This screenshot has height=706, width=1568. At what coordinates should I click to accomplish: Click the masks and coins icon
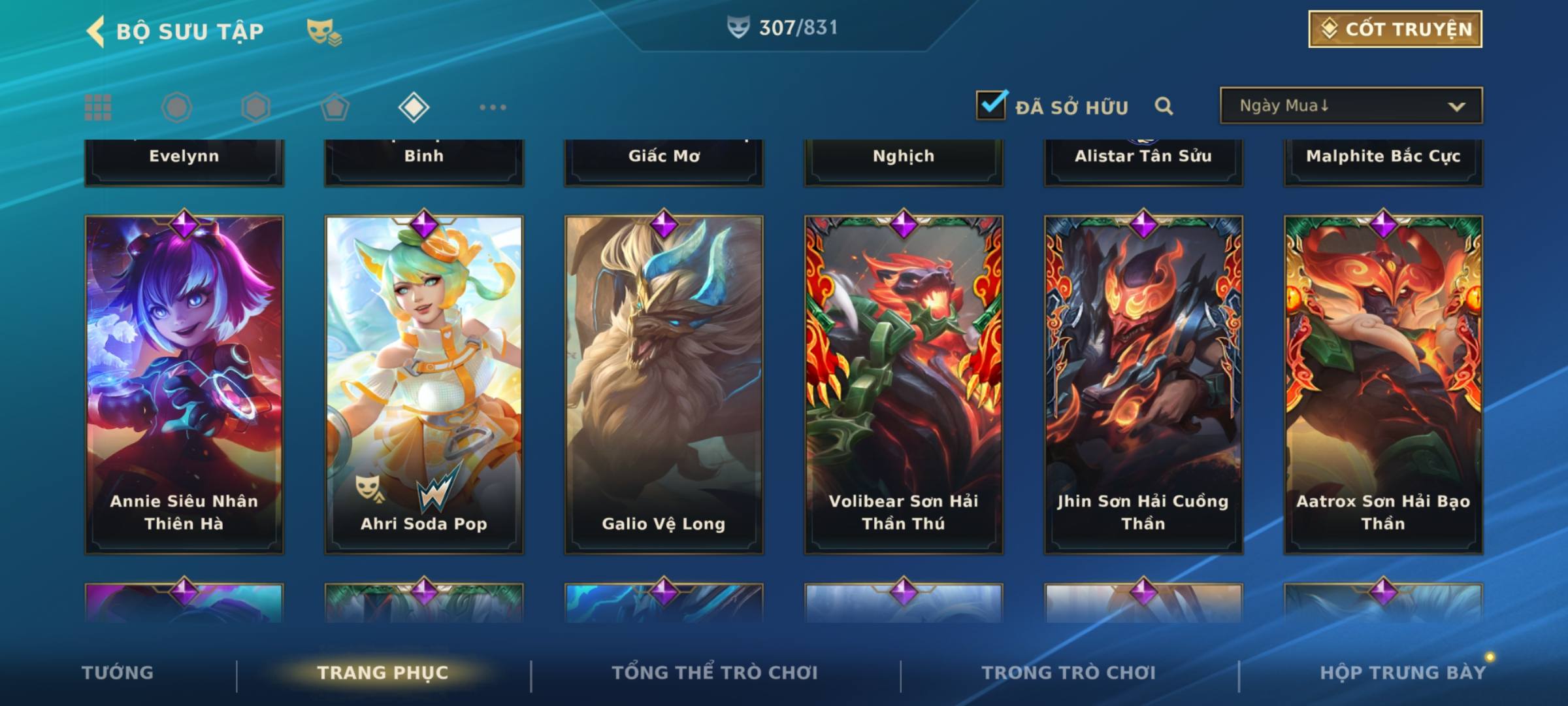324,31
